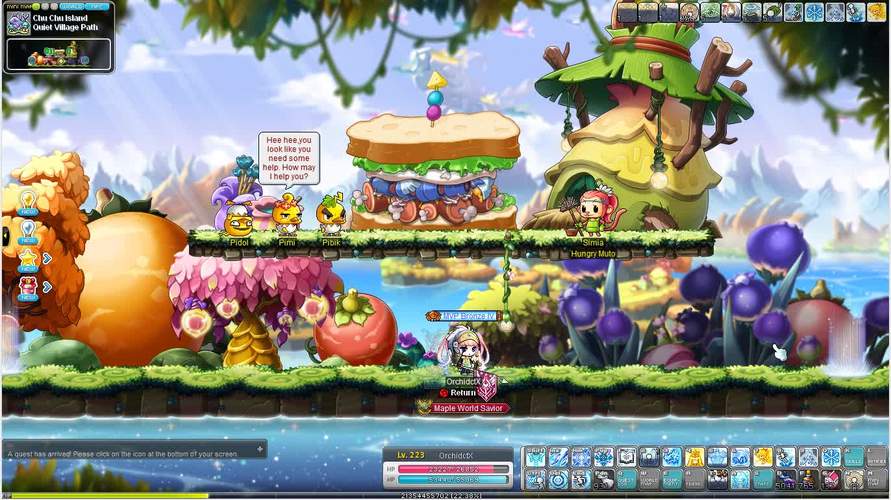Screen dimensions: 891x500
Task: Talk to NPC Simia on the platform
Action: pyautogui.click(x=593, y=213)
